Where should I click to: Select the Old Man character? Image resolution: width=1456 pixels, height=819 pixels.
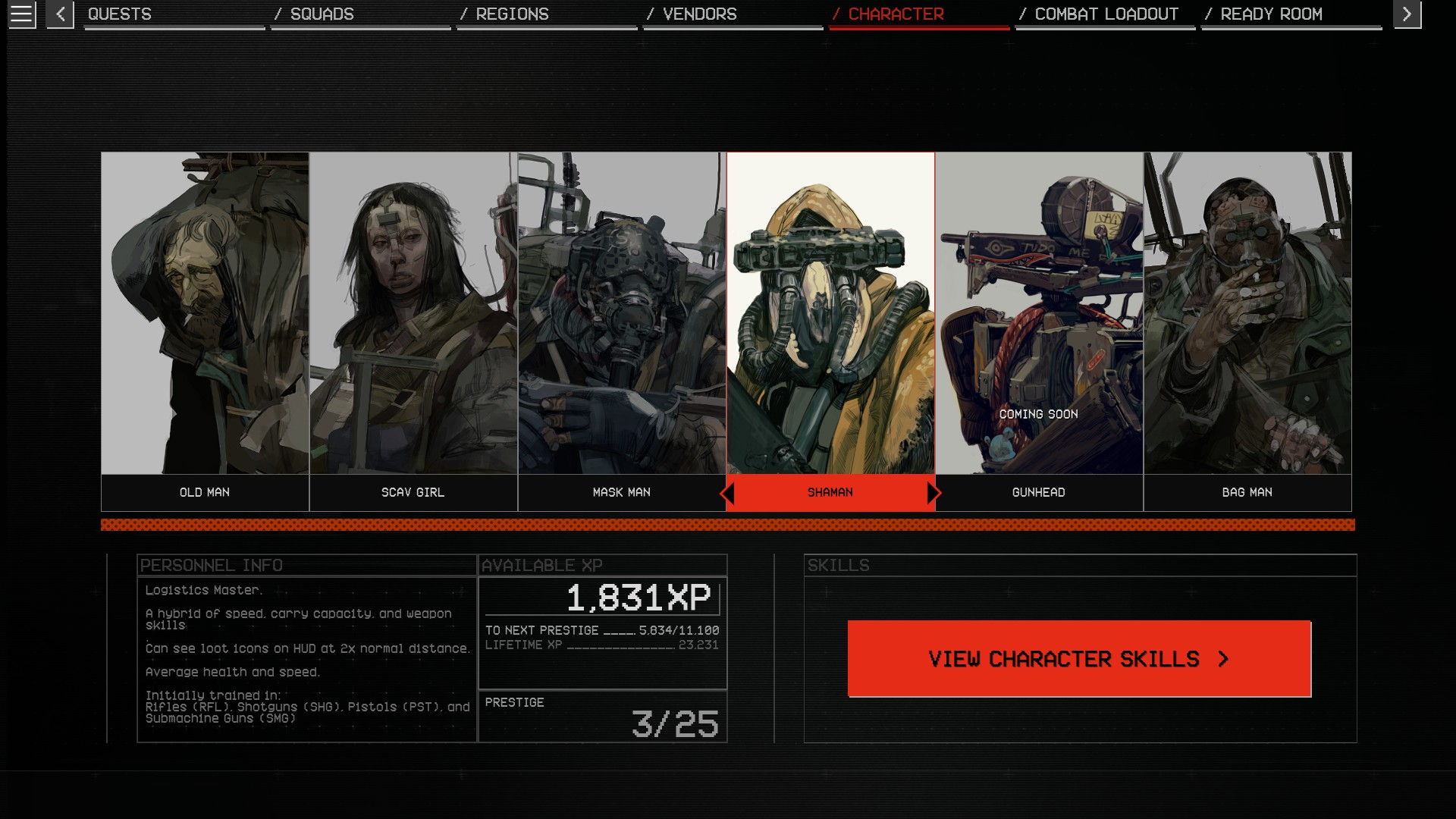point(204,318)
